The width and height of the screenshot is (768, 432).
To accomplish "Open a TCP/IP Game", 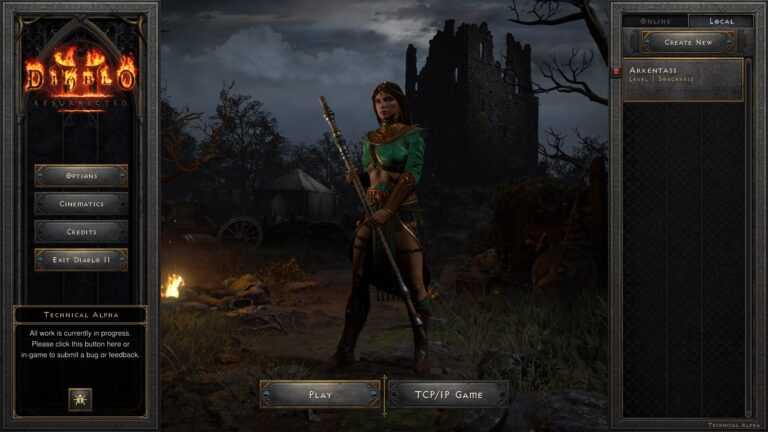I will pyautogui.click(x=448, y=394).
